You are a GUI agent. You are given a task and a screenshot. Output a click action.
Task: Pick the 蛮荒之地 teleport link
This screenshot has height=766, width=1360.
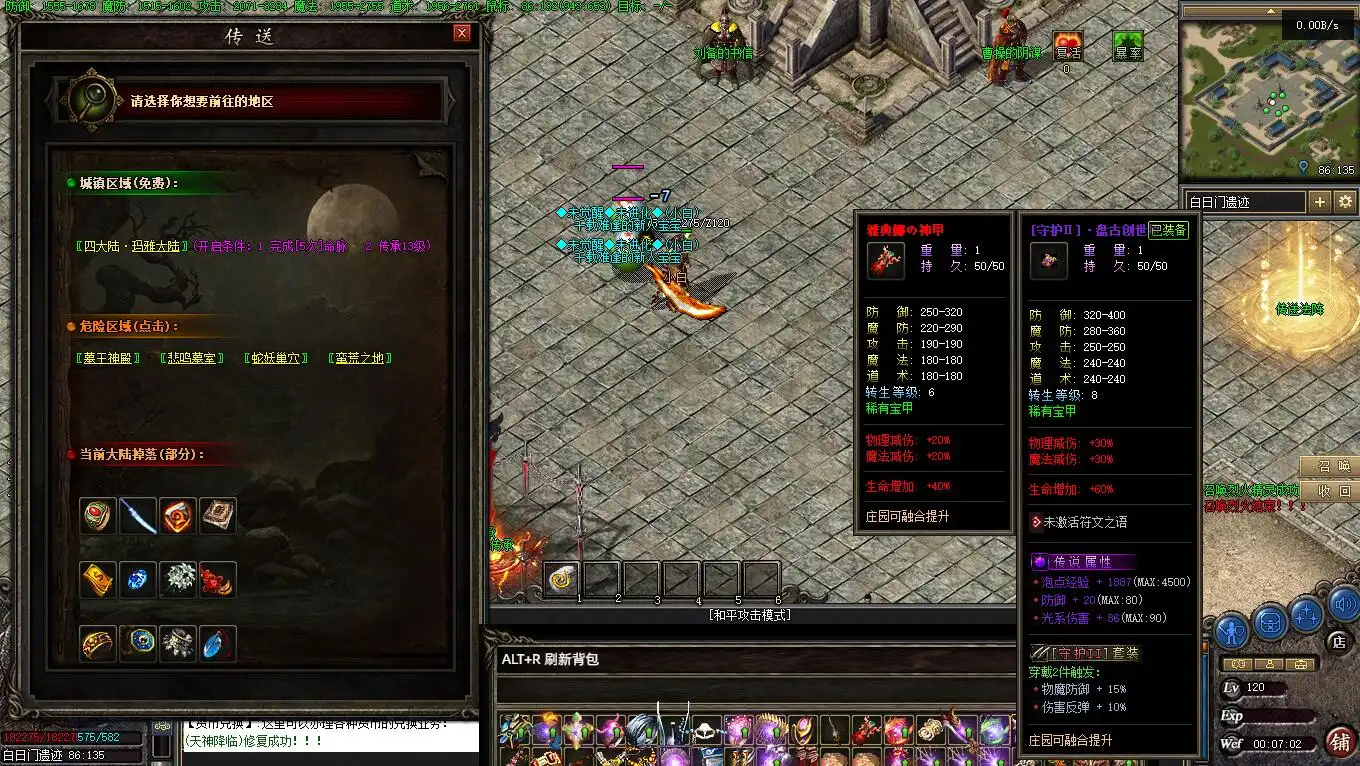point(360,358)
